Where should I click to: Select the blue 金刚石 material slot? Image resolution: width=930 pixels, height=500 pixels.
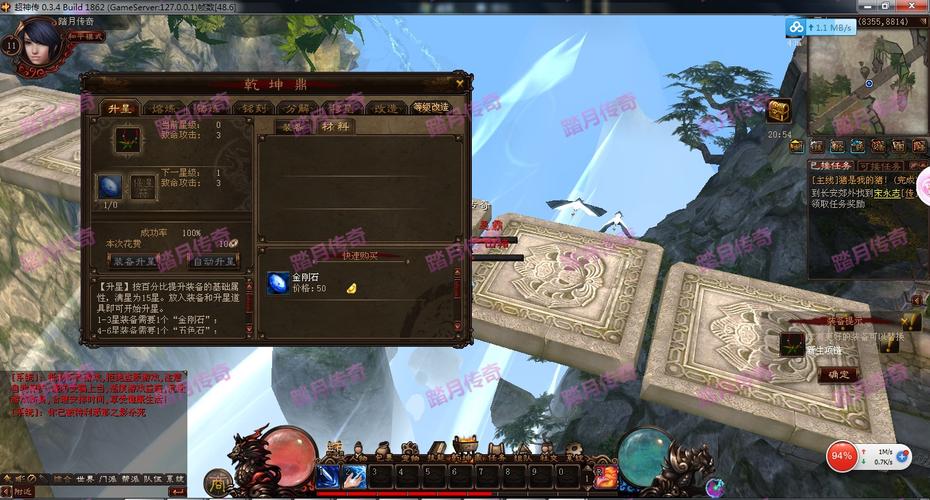pyautogui.click(x=110, y=186)
